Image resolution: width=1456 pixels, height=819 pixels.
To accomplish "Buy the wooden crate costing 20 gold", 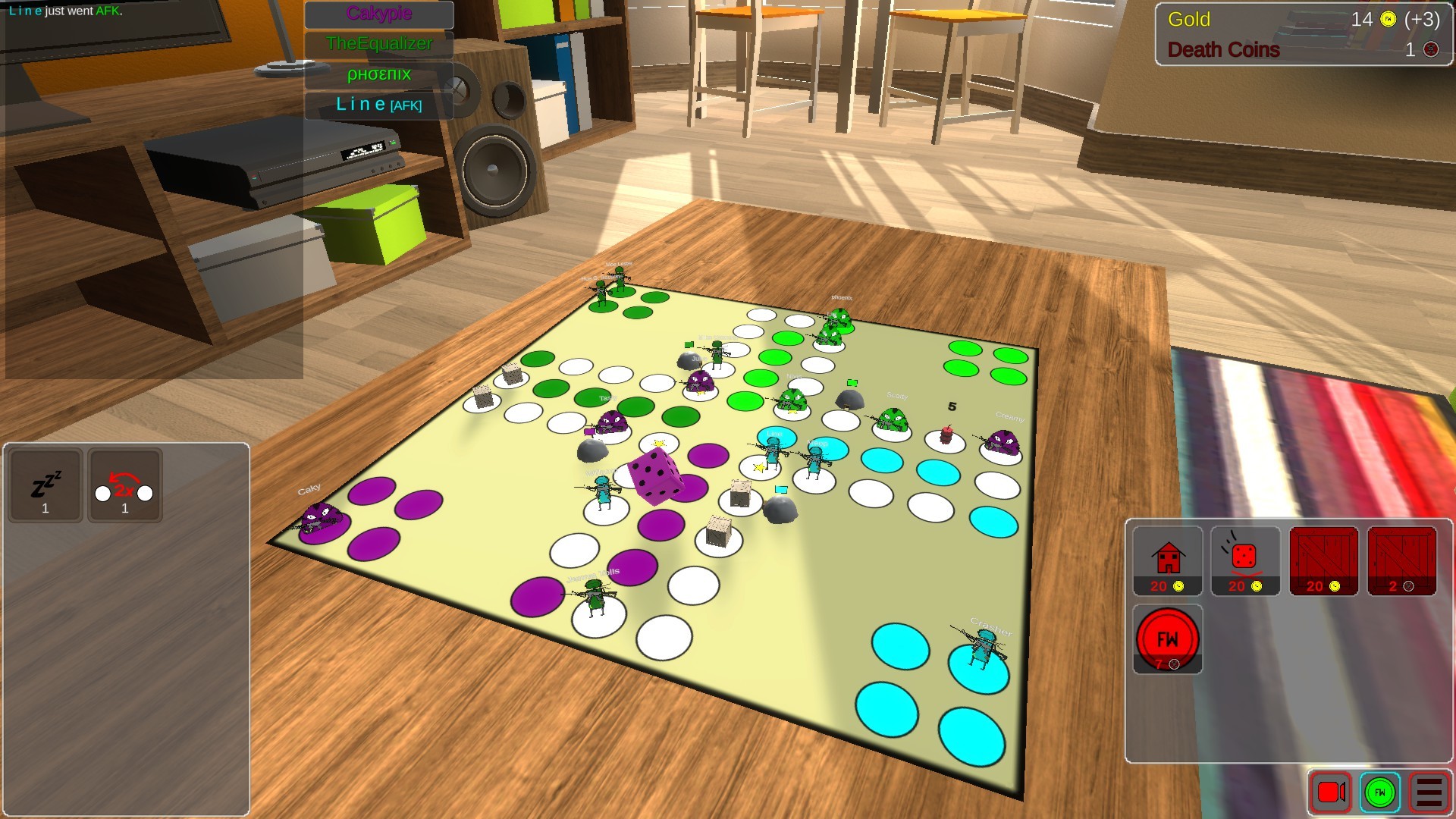I will point(1324,561).
